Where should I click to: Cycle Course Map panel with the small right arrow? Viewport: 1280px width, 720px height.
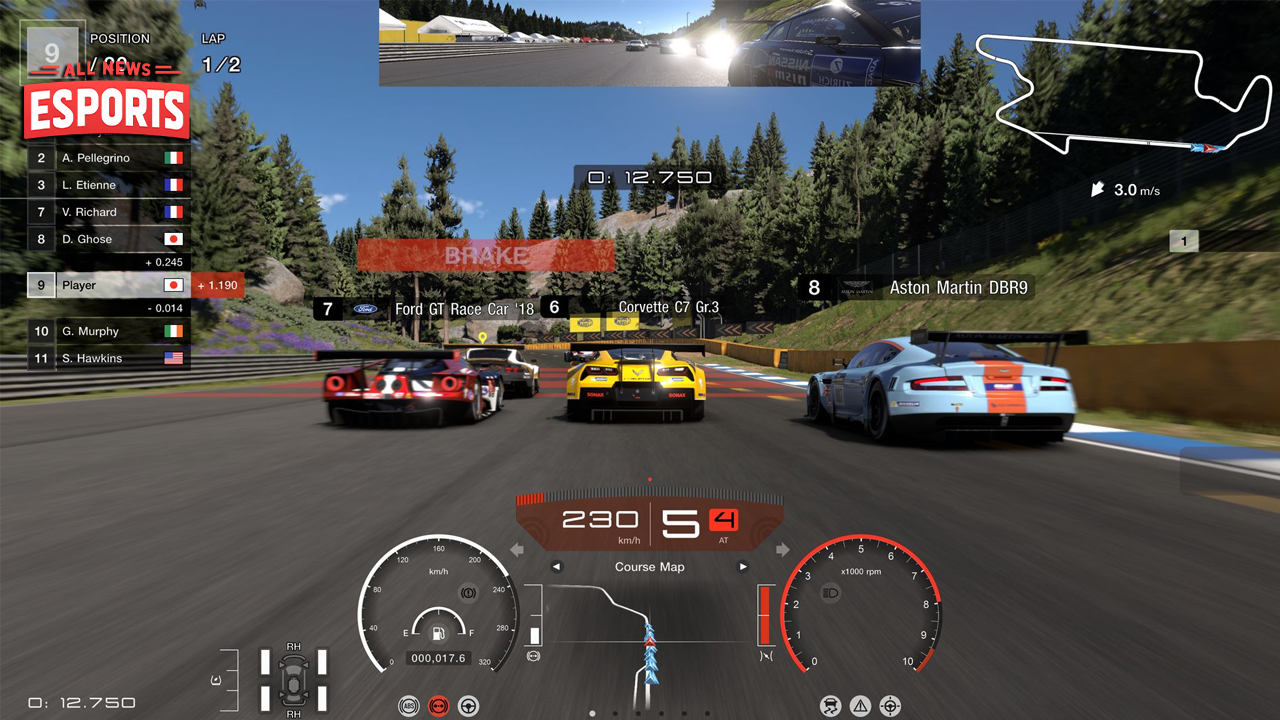743,567
